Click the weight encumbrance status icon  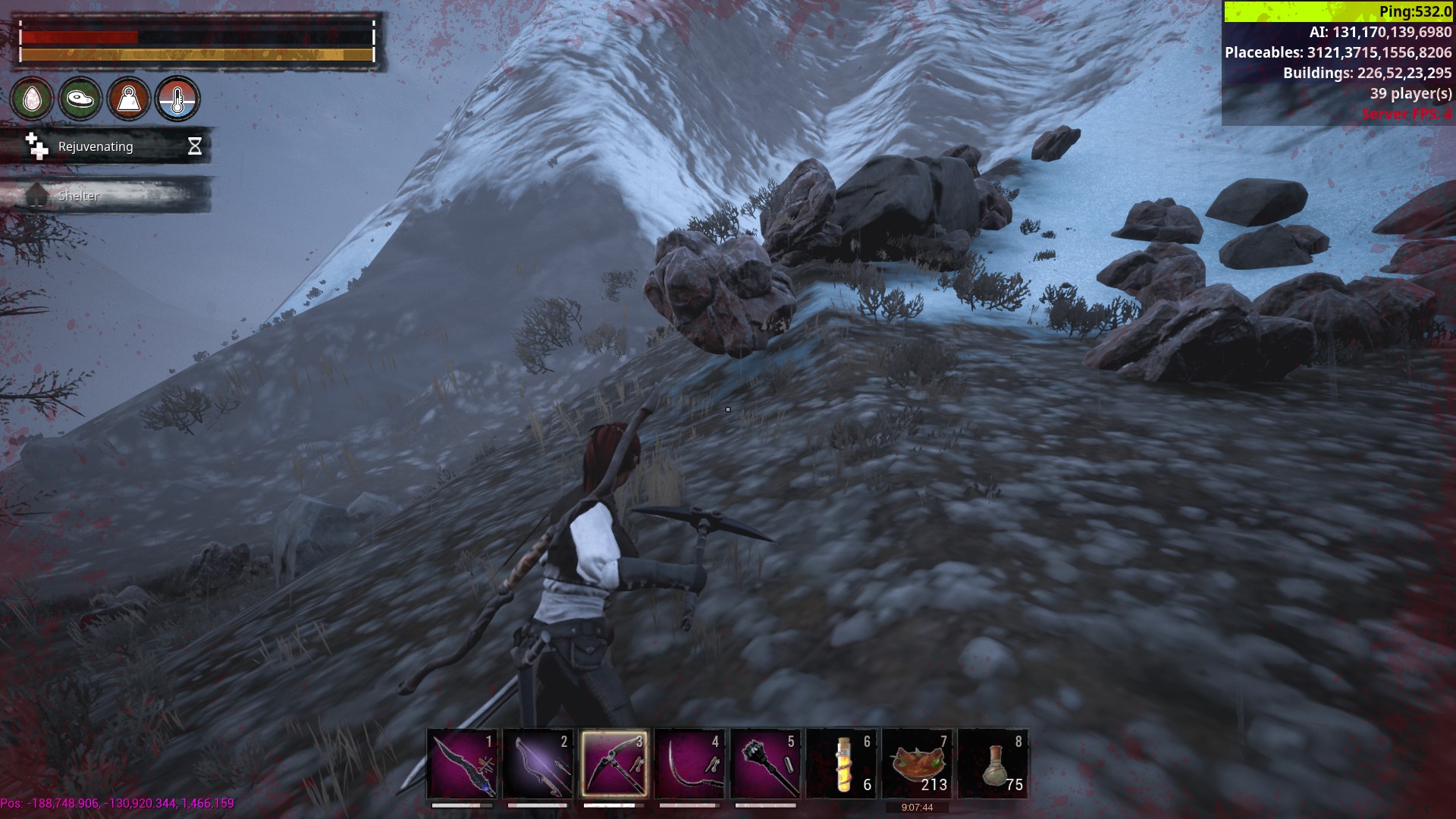click(x=129, y=99)
